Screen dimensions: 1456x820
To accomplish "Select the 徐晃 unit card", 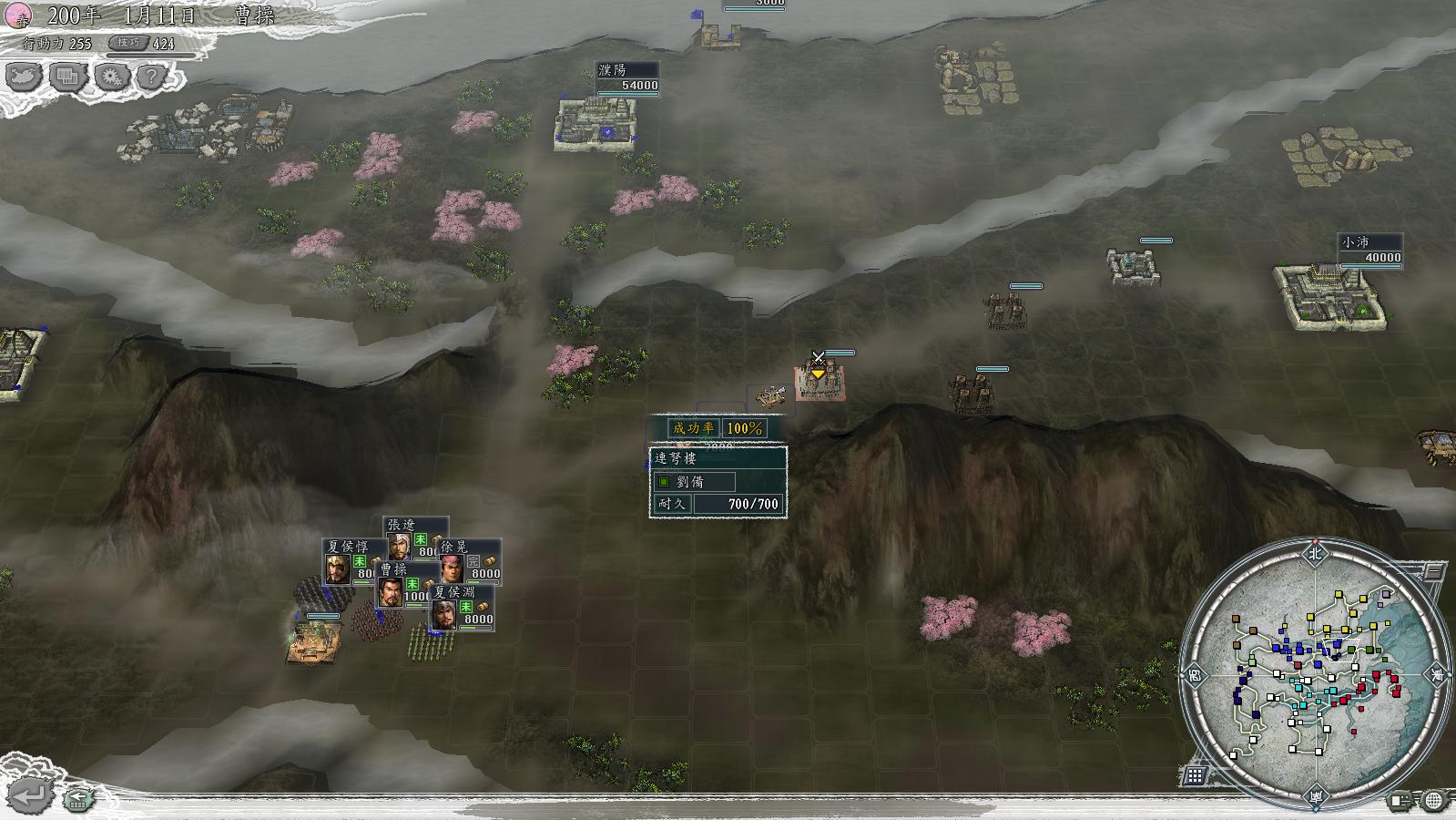I will click(x=470, y=560).
